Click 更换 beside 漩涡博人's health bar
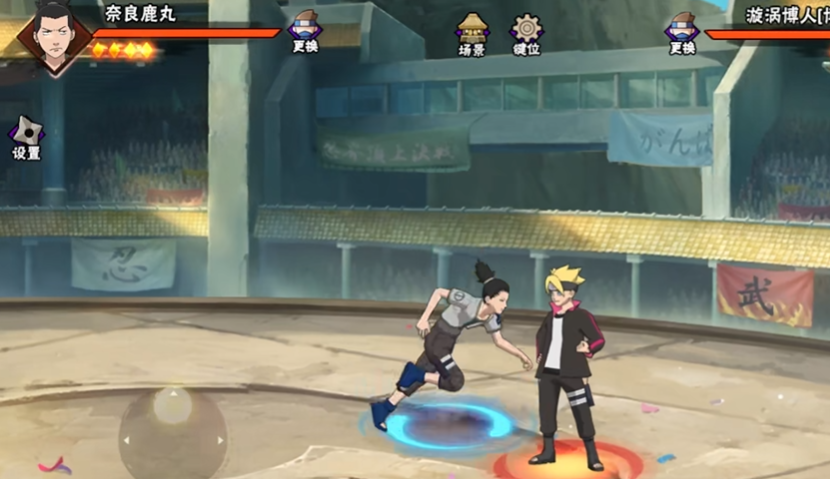The image size is (830, 479). click(x=682, y=30)
